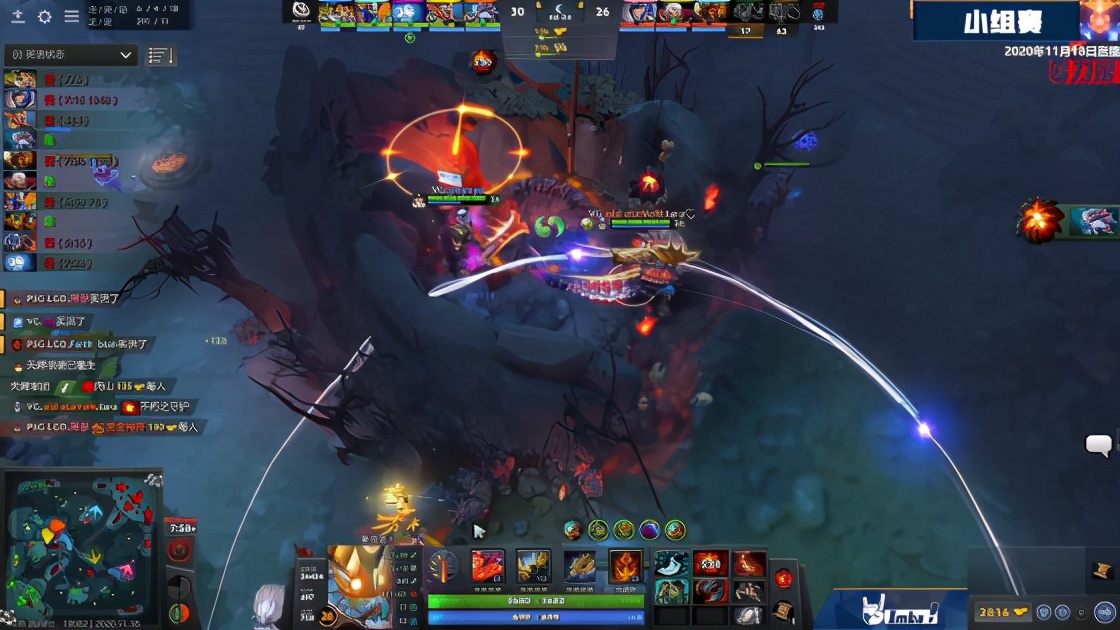1120x630 pixels.
Task: Activate the third ability with golden staff
Action: 580,566
